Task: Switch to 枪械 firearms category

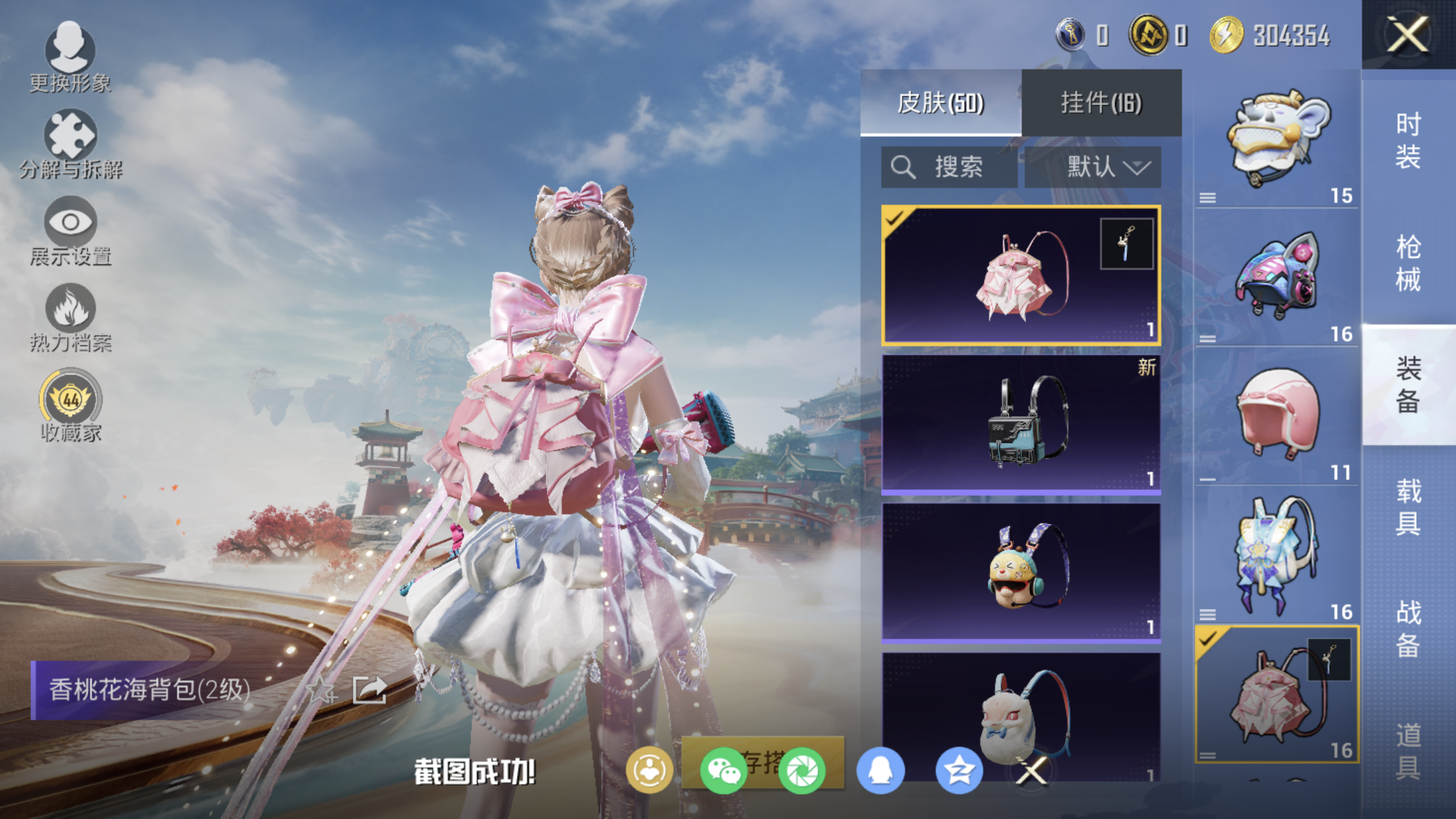Action: point(1408,263)
